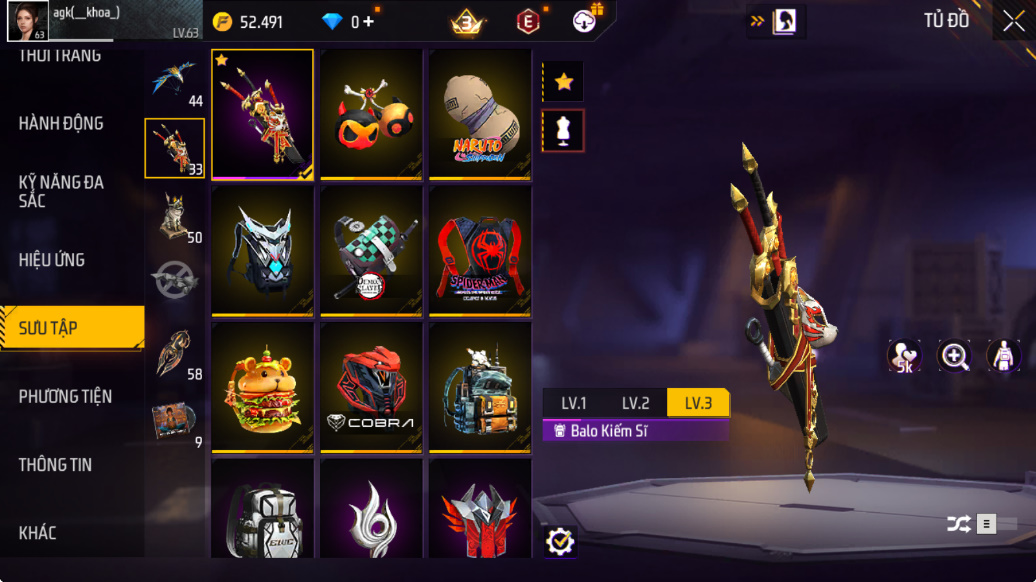This screenshot has width=1036, height=582.
Task: Add diamonds with the plus button
Action: pyautogui.click(x=369, y=22)
